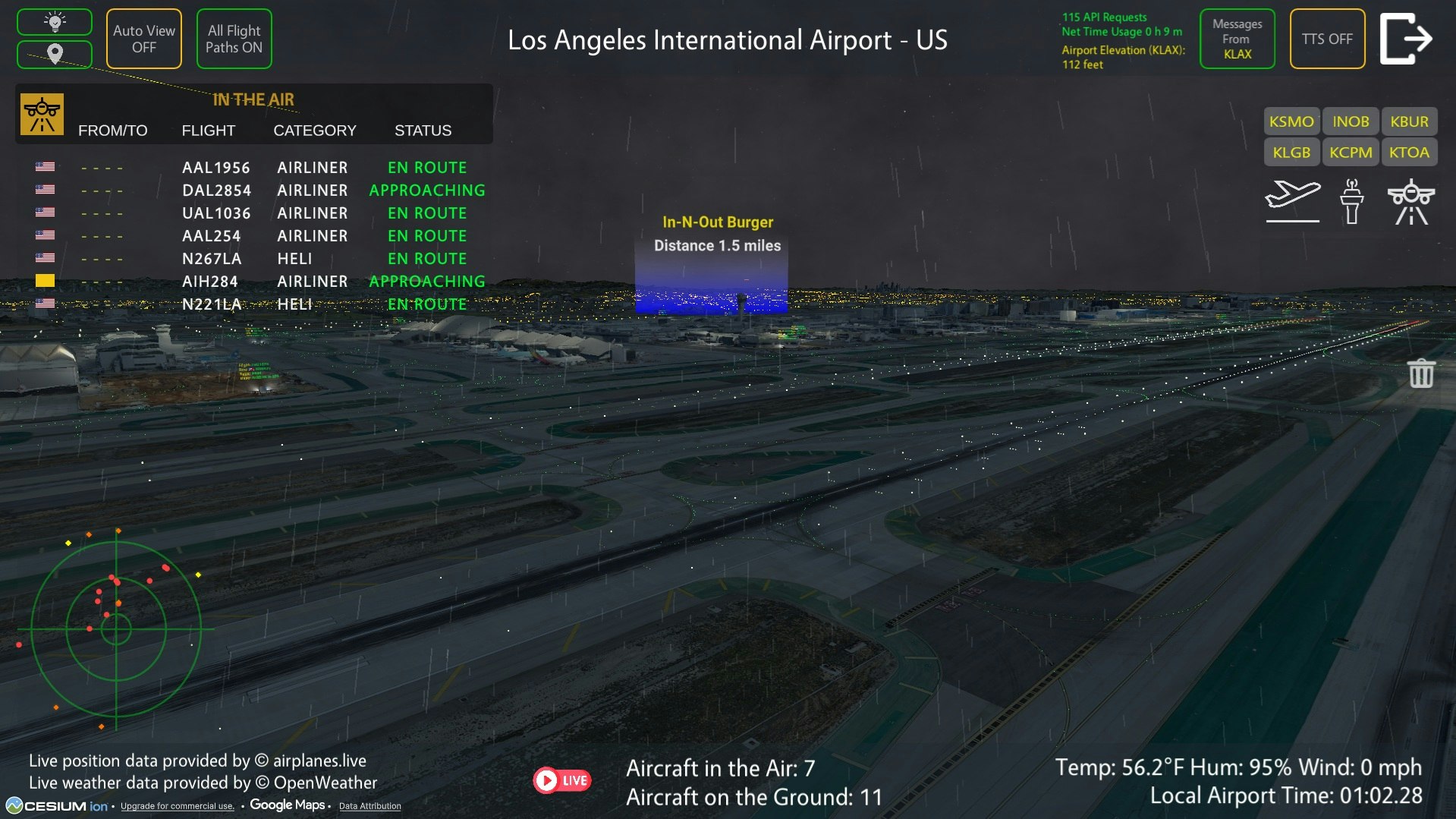Screen dimensions: 1456x819
Task: Select the landing aircraft runway icon
Action: point(1410,201)
